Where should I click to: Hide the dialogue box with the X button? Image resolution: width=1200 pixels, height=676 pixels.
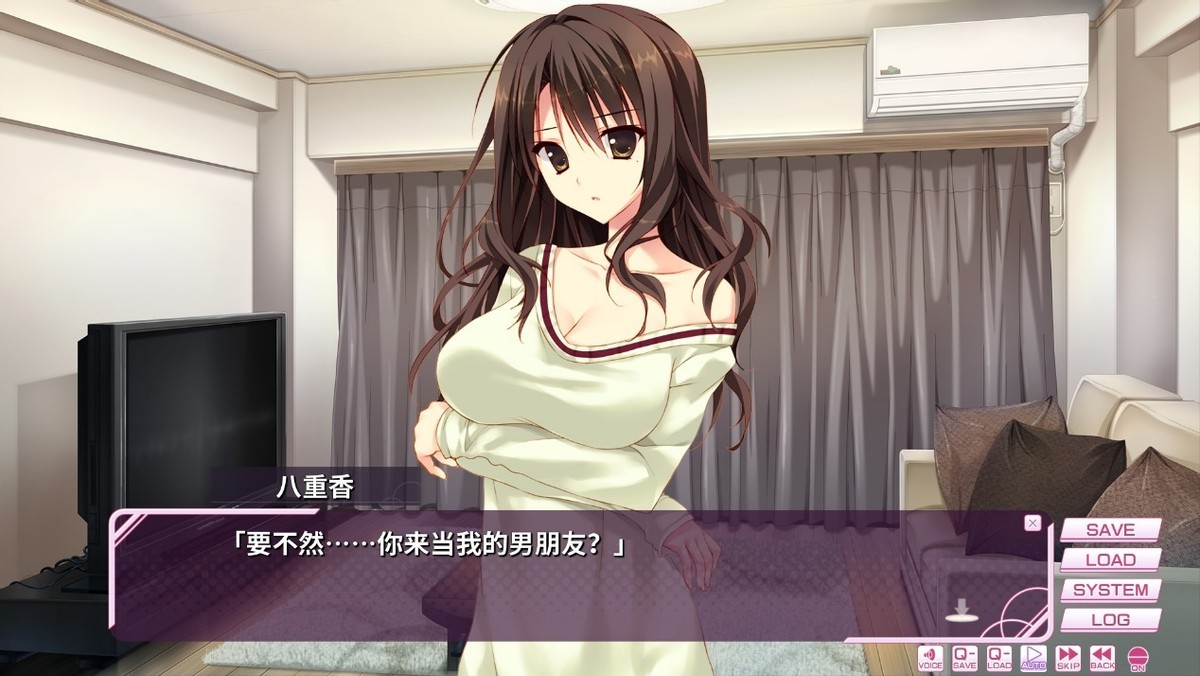[x=1033, y=523]
